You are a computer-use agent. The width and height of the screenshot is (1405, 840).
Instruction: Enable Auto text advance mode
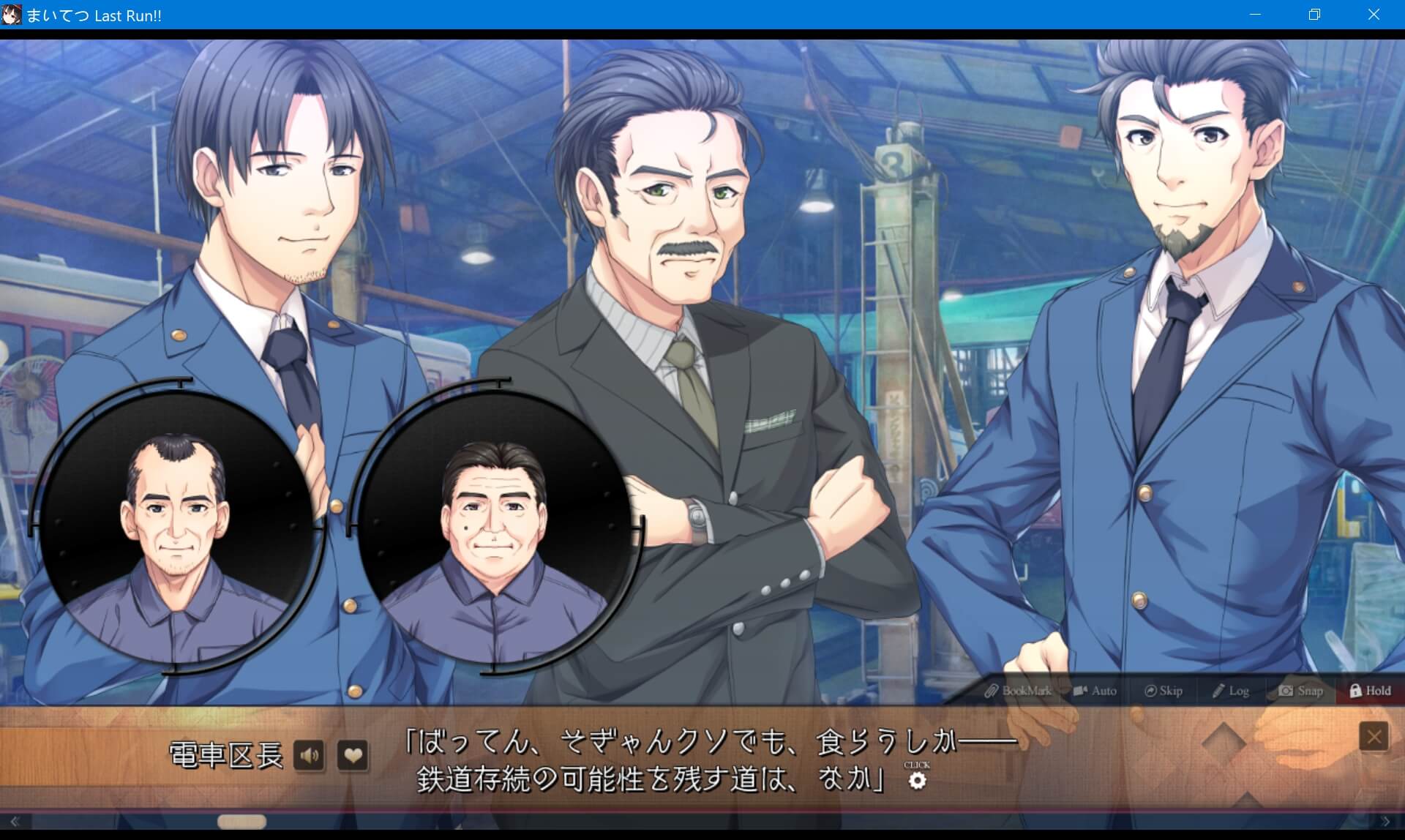point(1095,690)
